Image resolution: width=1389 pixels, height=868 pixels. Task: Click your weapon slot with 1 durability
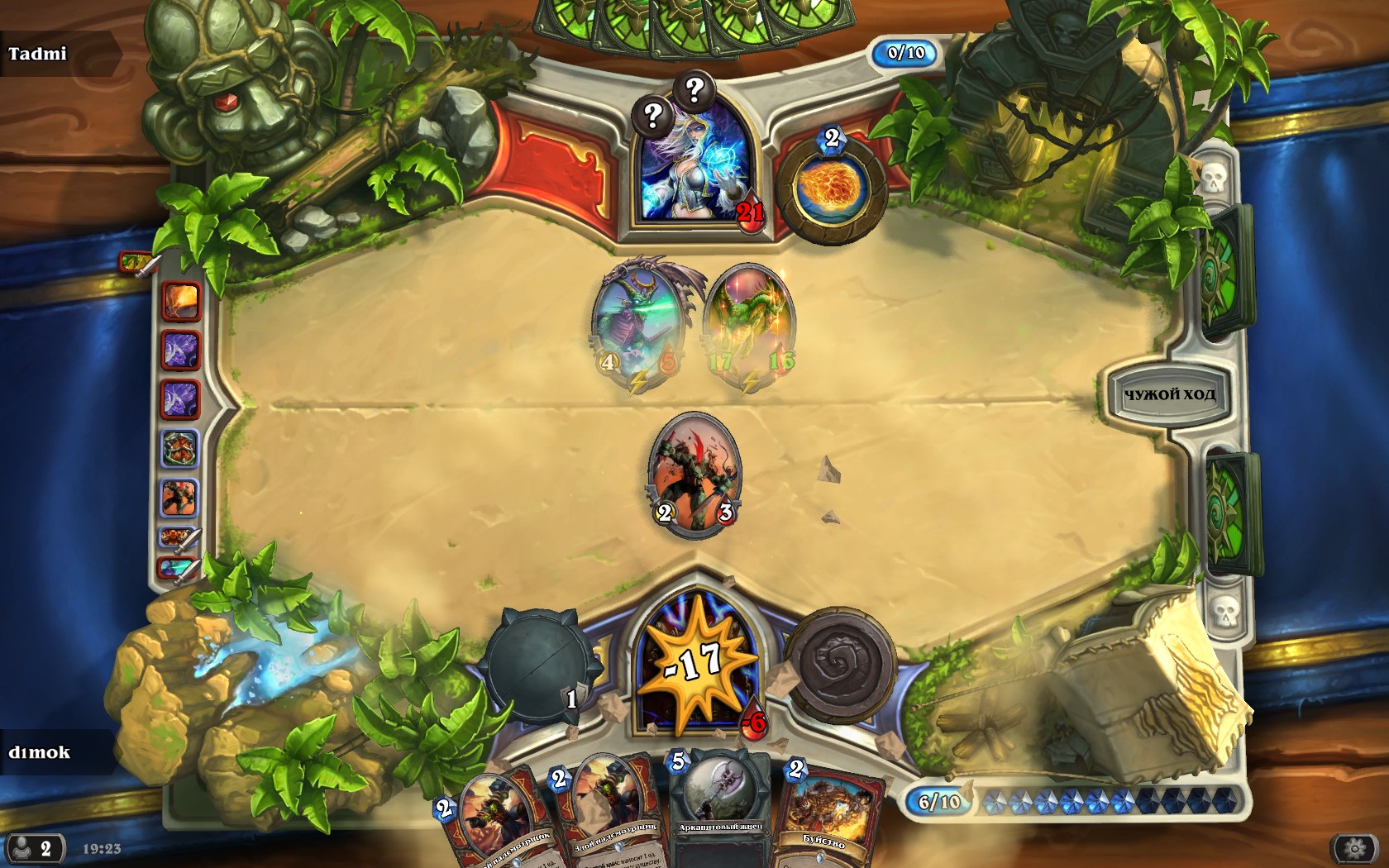click(539, 665)
